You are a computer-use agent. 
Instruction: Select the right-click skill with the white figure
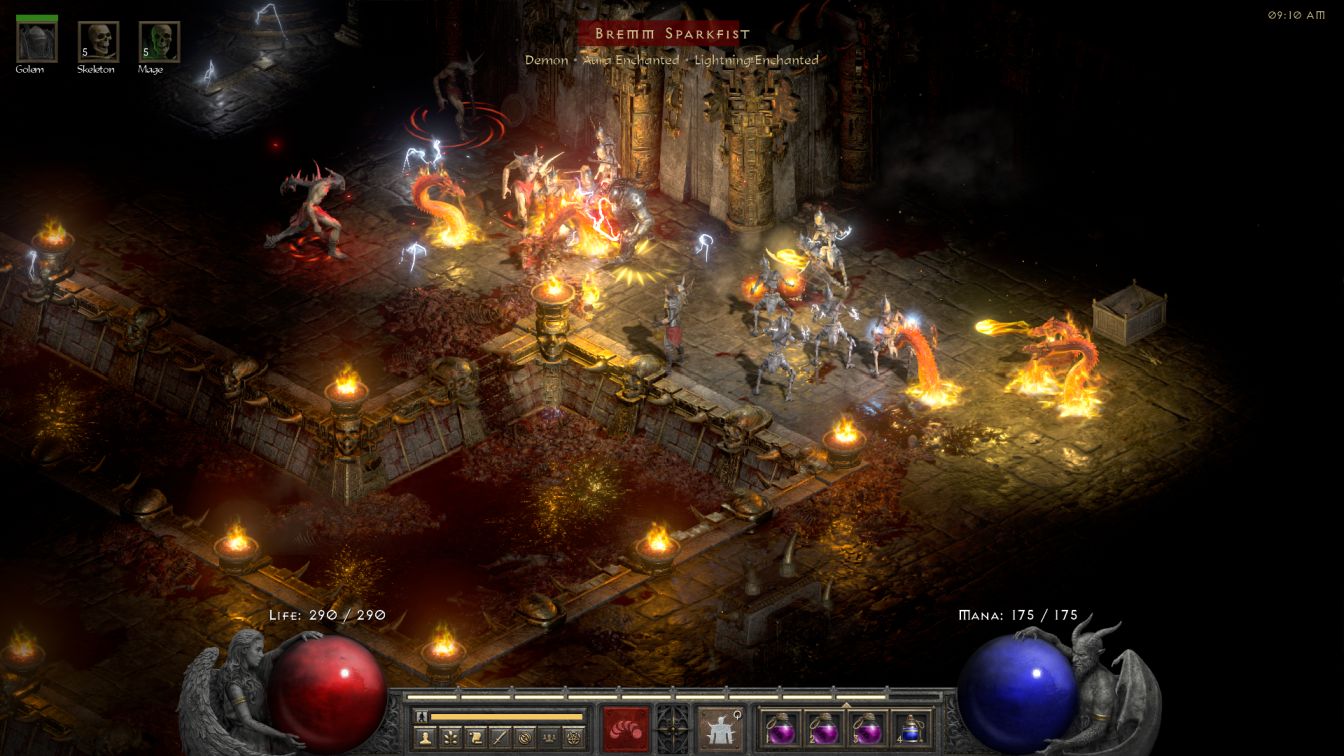(719, 727)
